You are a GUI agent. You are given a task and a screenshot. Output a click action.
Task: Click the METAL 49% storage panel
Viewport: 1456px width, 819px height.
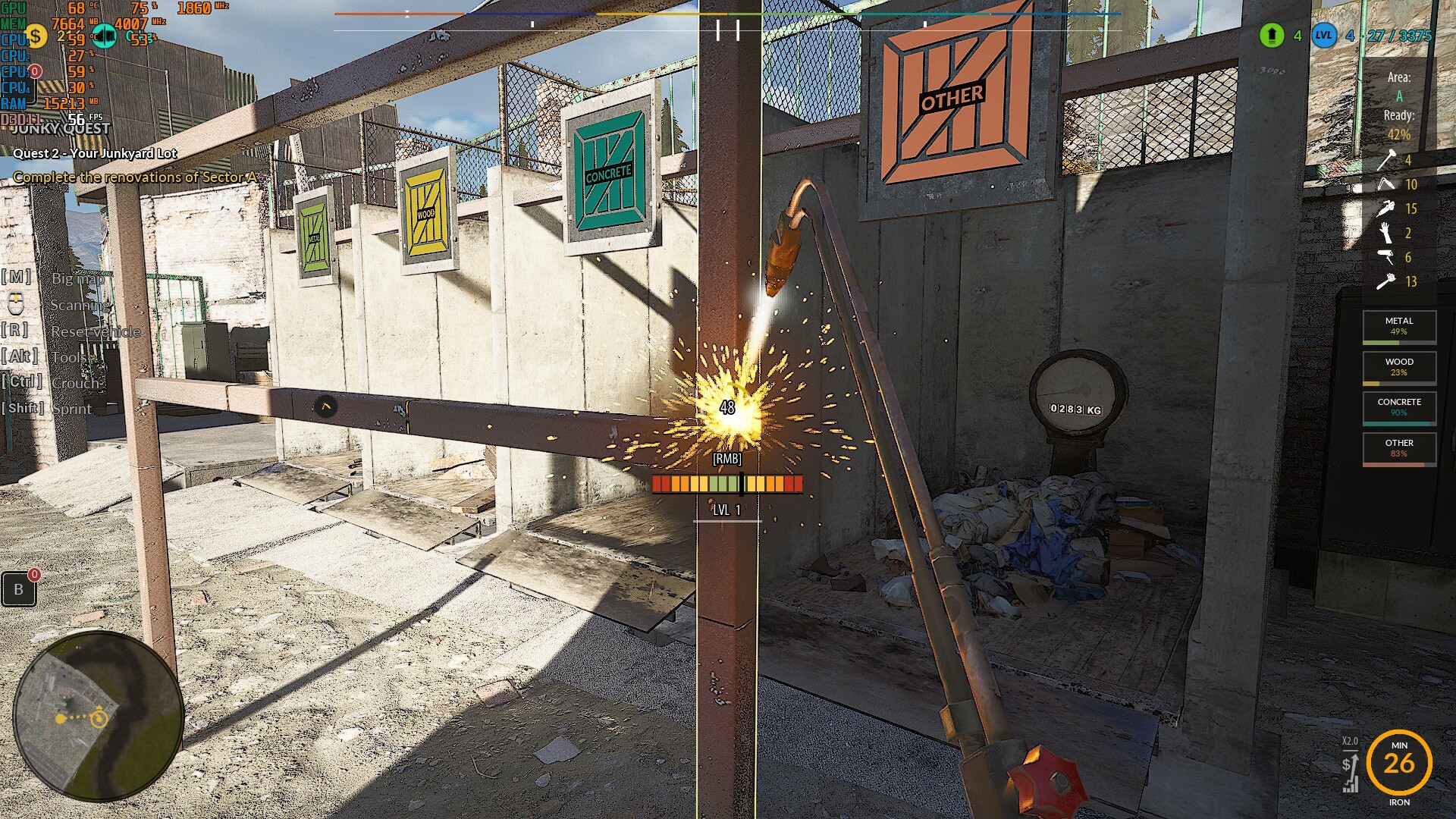tap(1399, 327)
